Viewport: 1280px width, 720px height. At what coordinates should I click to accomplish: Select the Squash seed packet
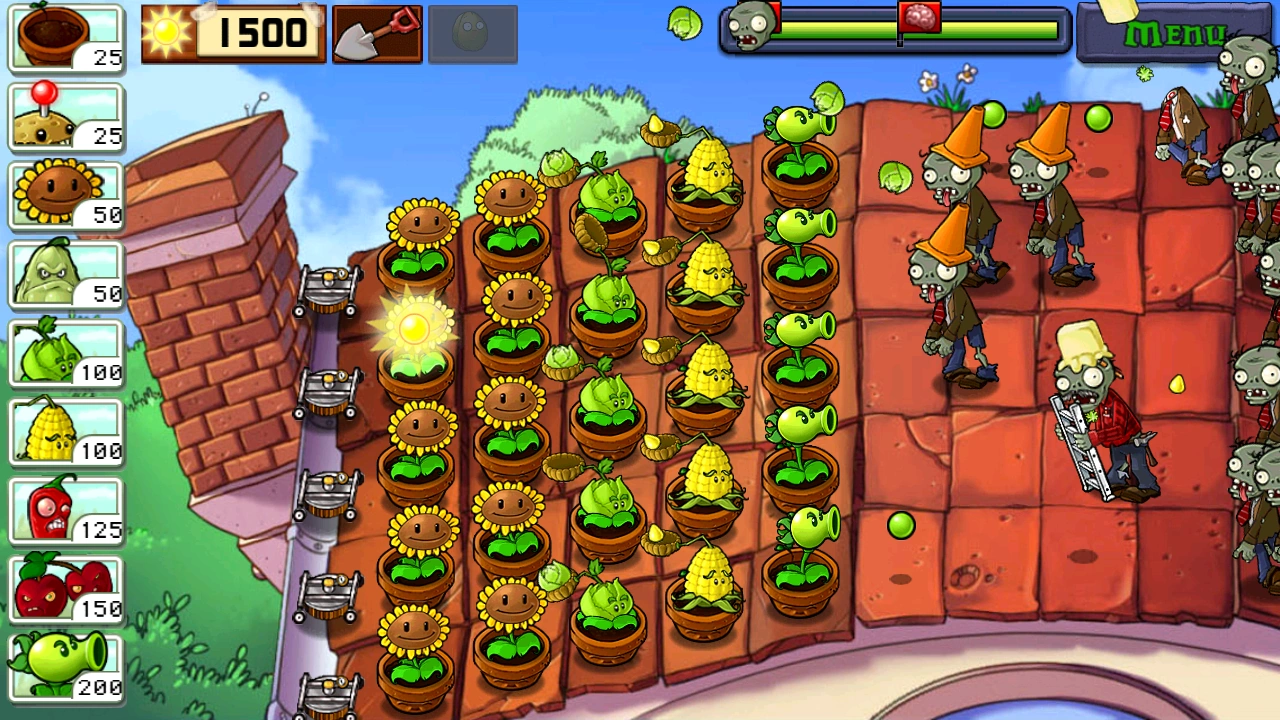coord(66,274)
